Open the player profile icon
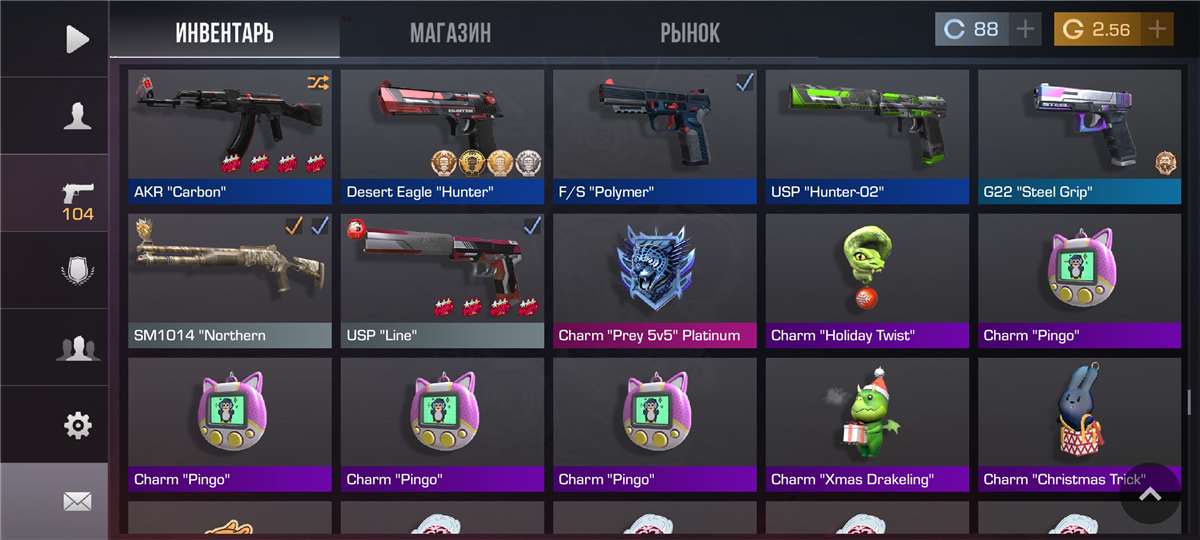 click(x=77, y=117)
